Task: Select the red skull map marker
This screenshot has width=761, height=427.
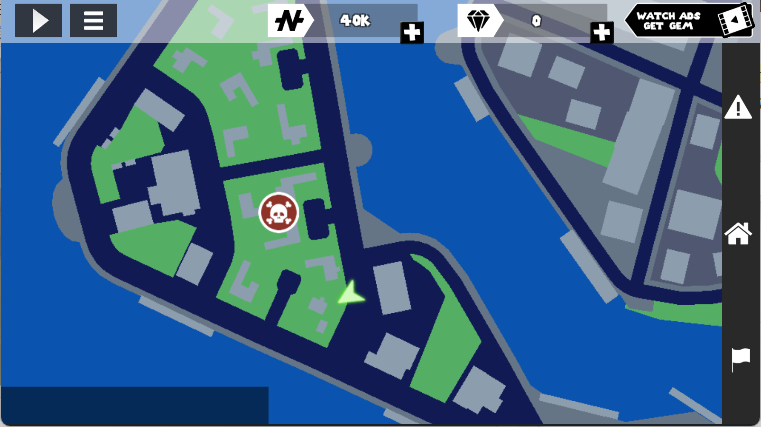Action: [279, 212]
